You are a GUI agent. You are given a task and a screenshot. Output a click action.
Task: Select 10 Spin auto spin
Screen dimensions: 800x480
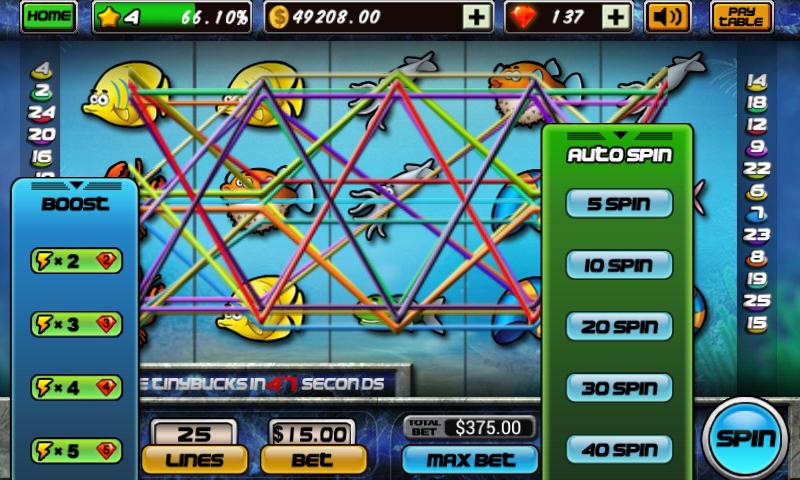click(x=619, y=265)
